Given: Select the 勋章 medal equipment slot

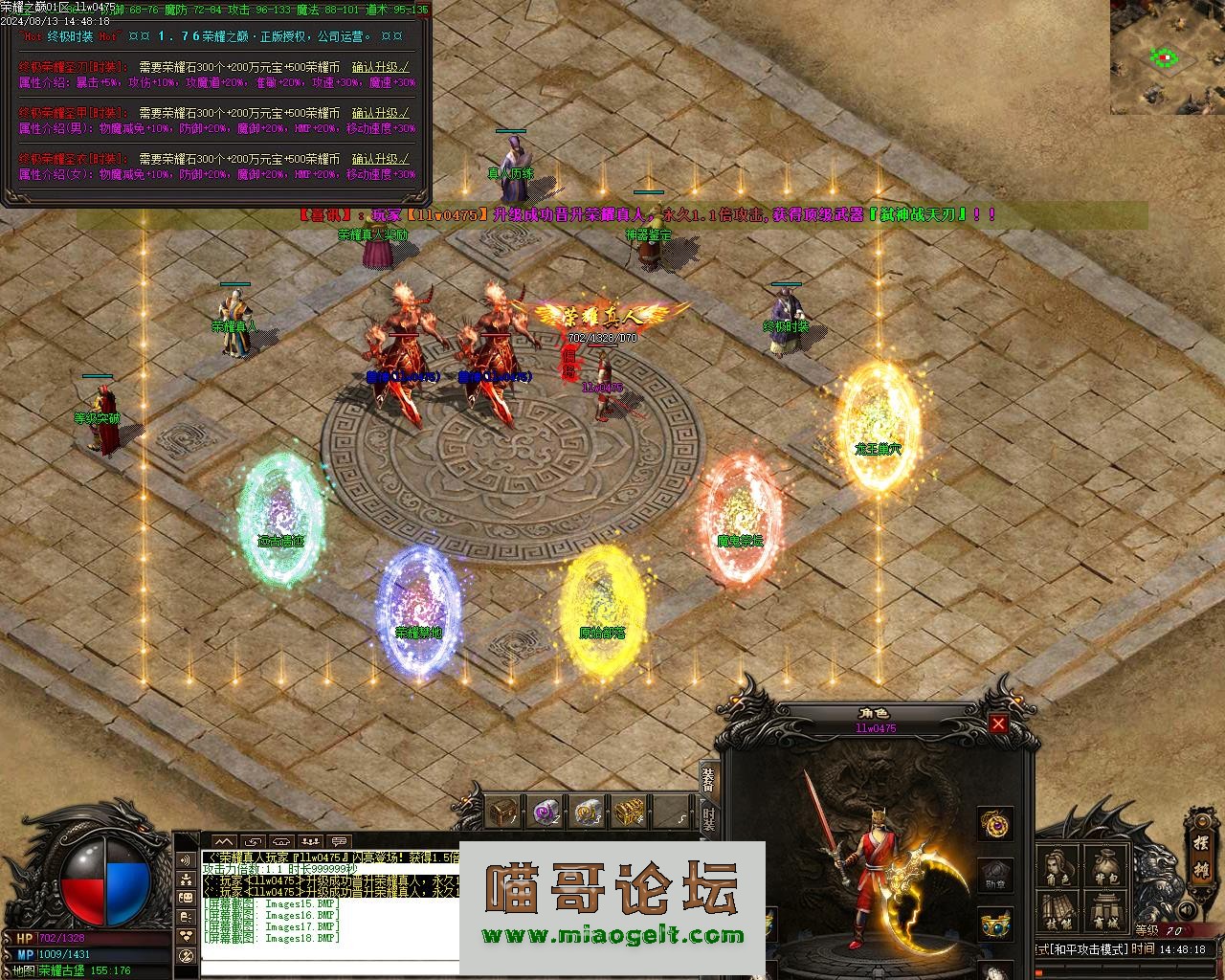Looking at the screenshot, I should coord(996,876).
